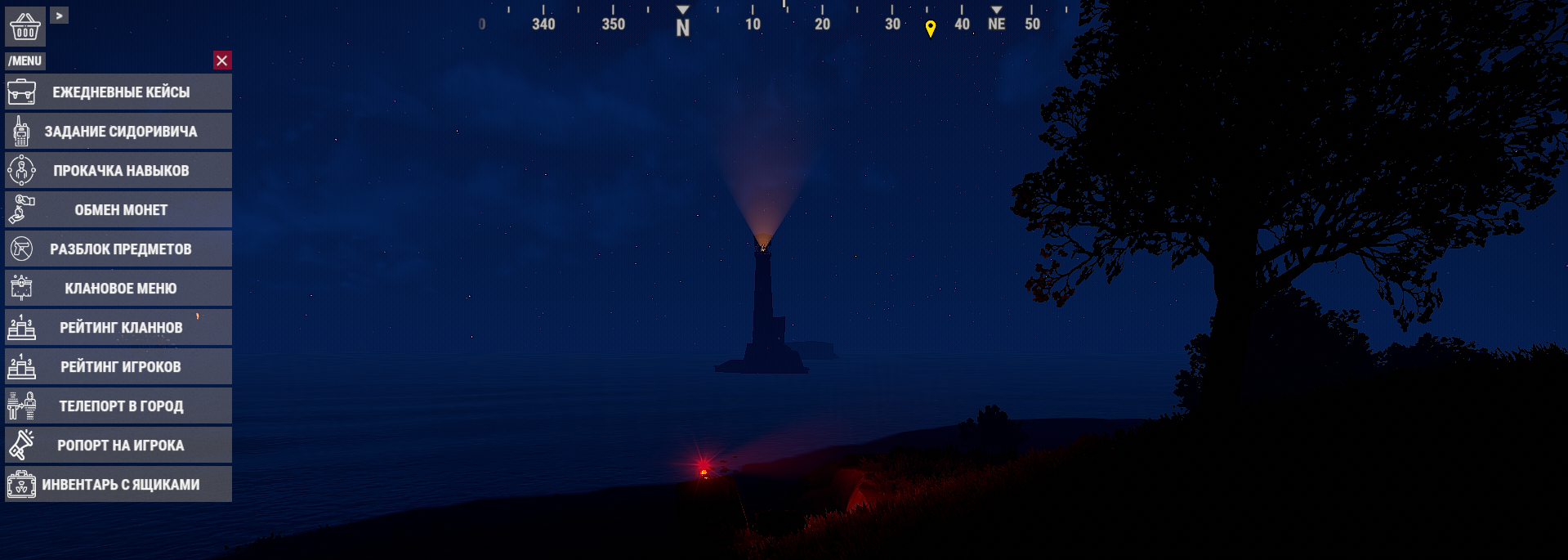
Task: Close the /MENU panel with red X
Action: 221,60
